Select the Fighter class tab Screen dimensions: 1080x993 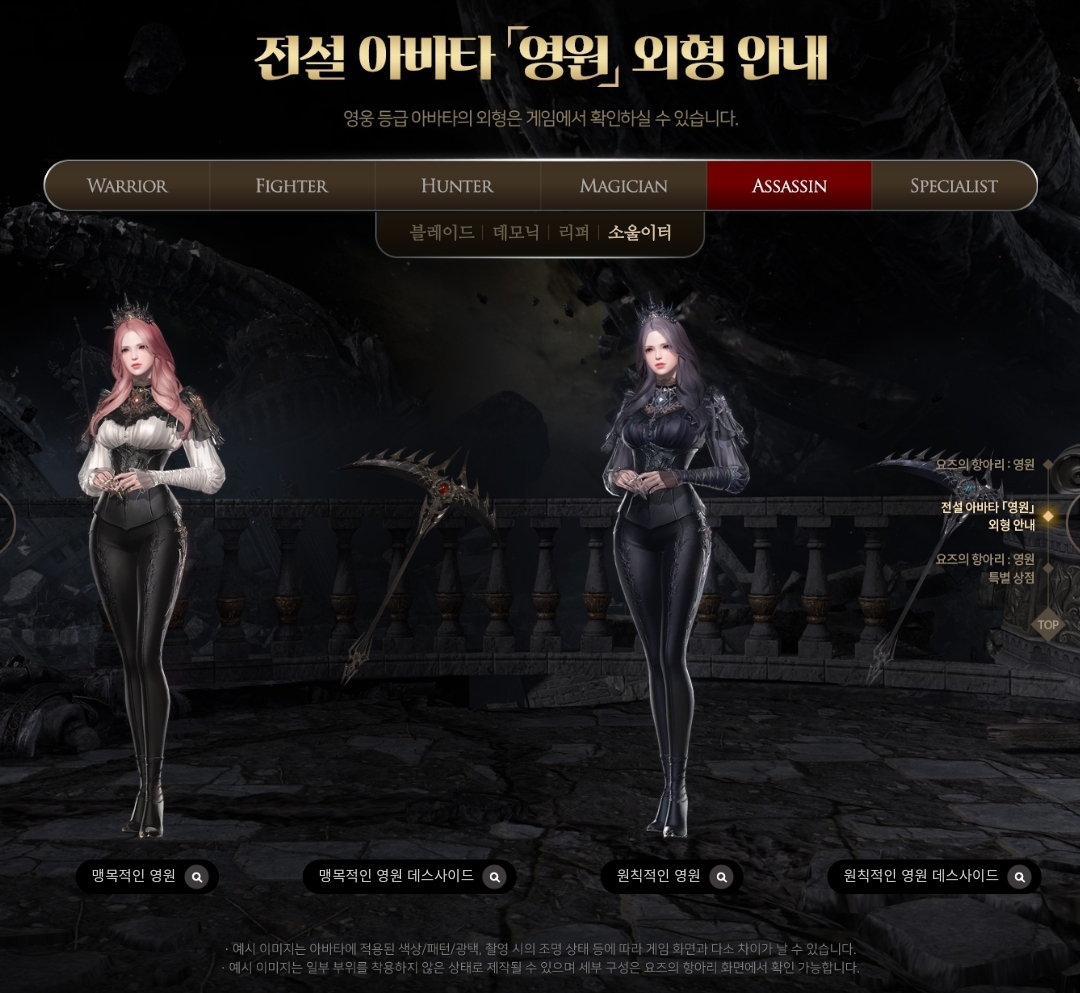pos(292,186)
